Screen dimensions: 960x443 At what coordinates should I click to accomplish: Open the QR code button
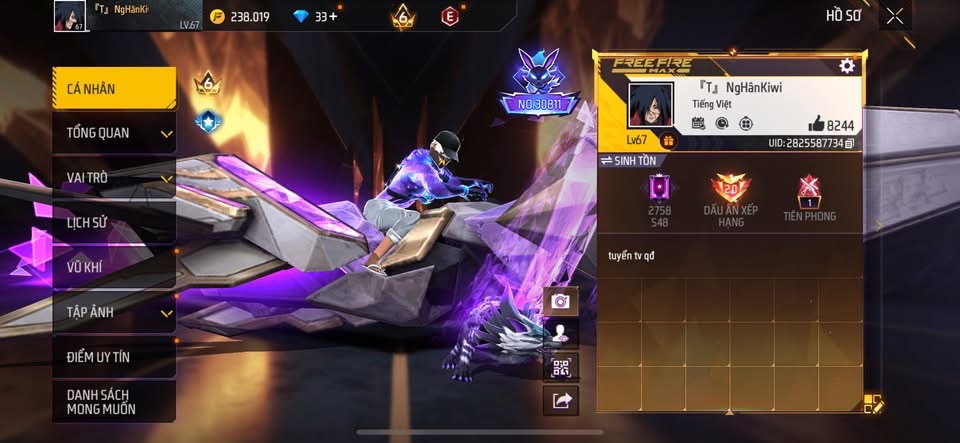(x=560, y=367)
